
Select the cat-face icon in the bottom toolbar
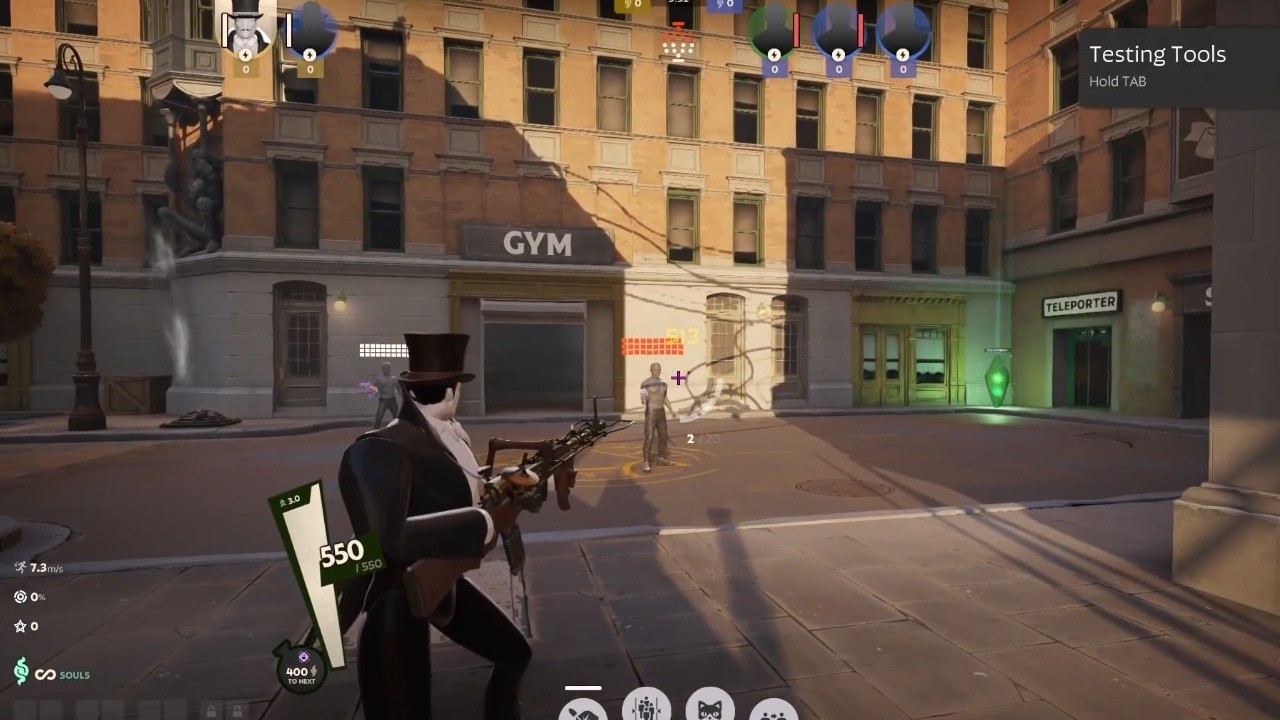tap(710, 710)
